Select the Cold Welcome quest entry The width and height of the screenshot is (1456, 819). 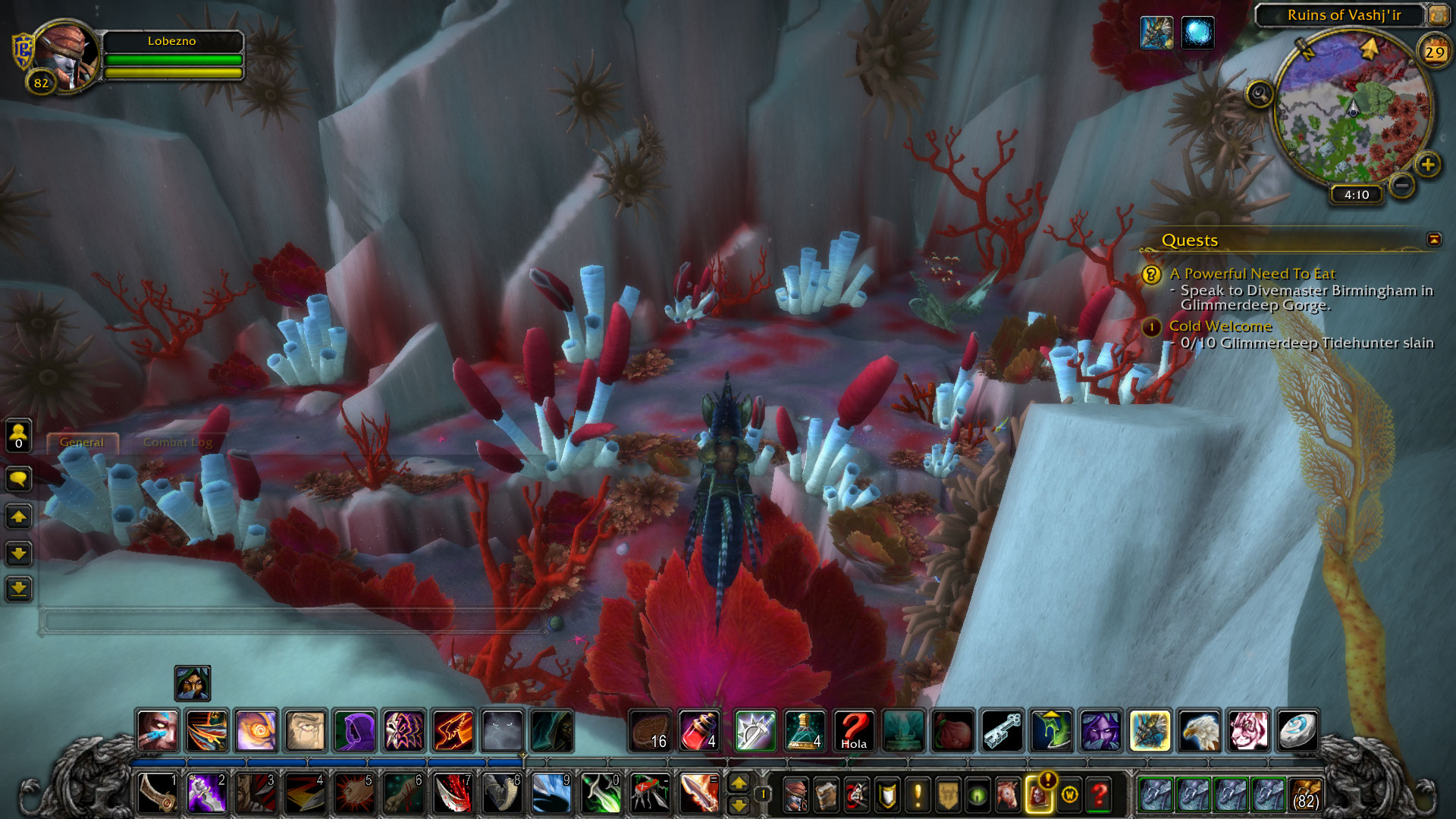click(x=1220, y=326)
